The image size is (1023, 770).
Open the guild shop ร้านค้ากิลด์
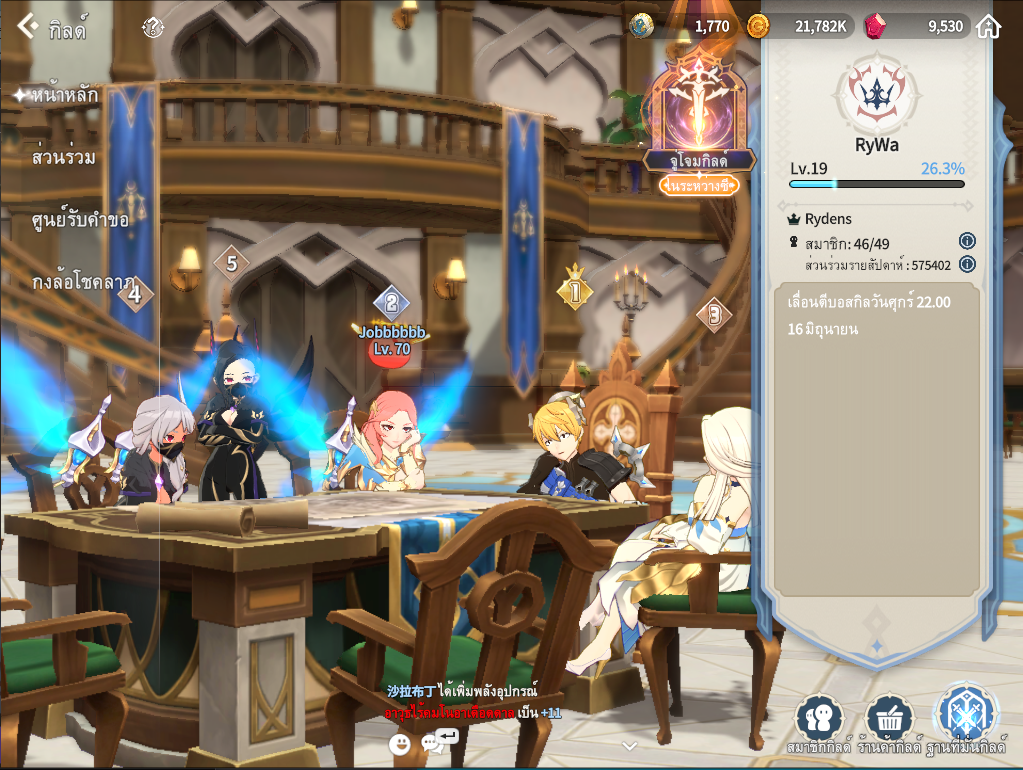click(x=889, y=722)
